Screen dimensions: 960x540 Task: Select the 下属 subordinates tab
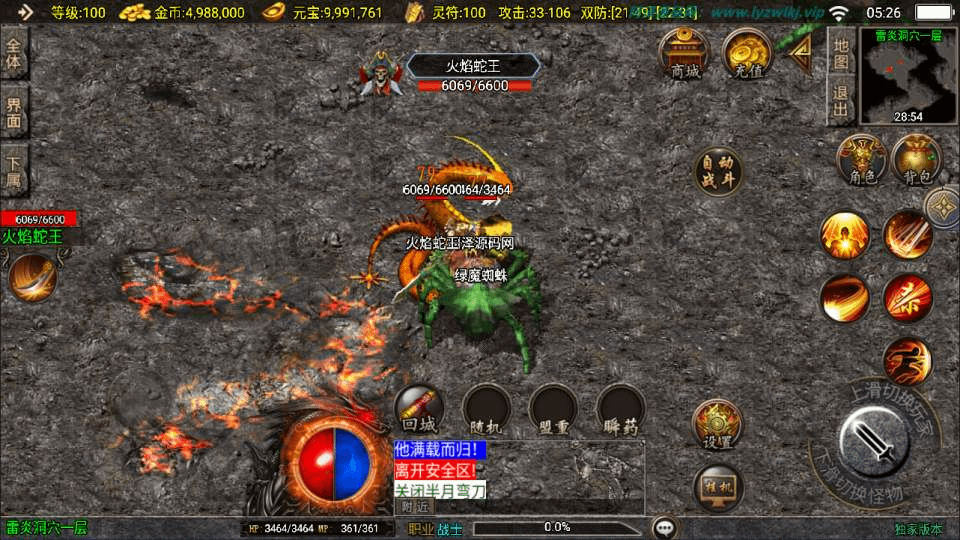[14, 169]
